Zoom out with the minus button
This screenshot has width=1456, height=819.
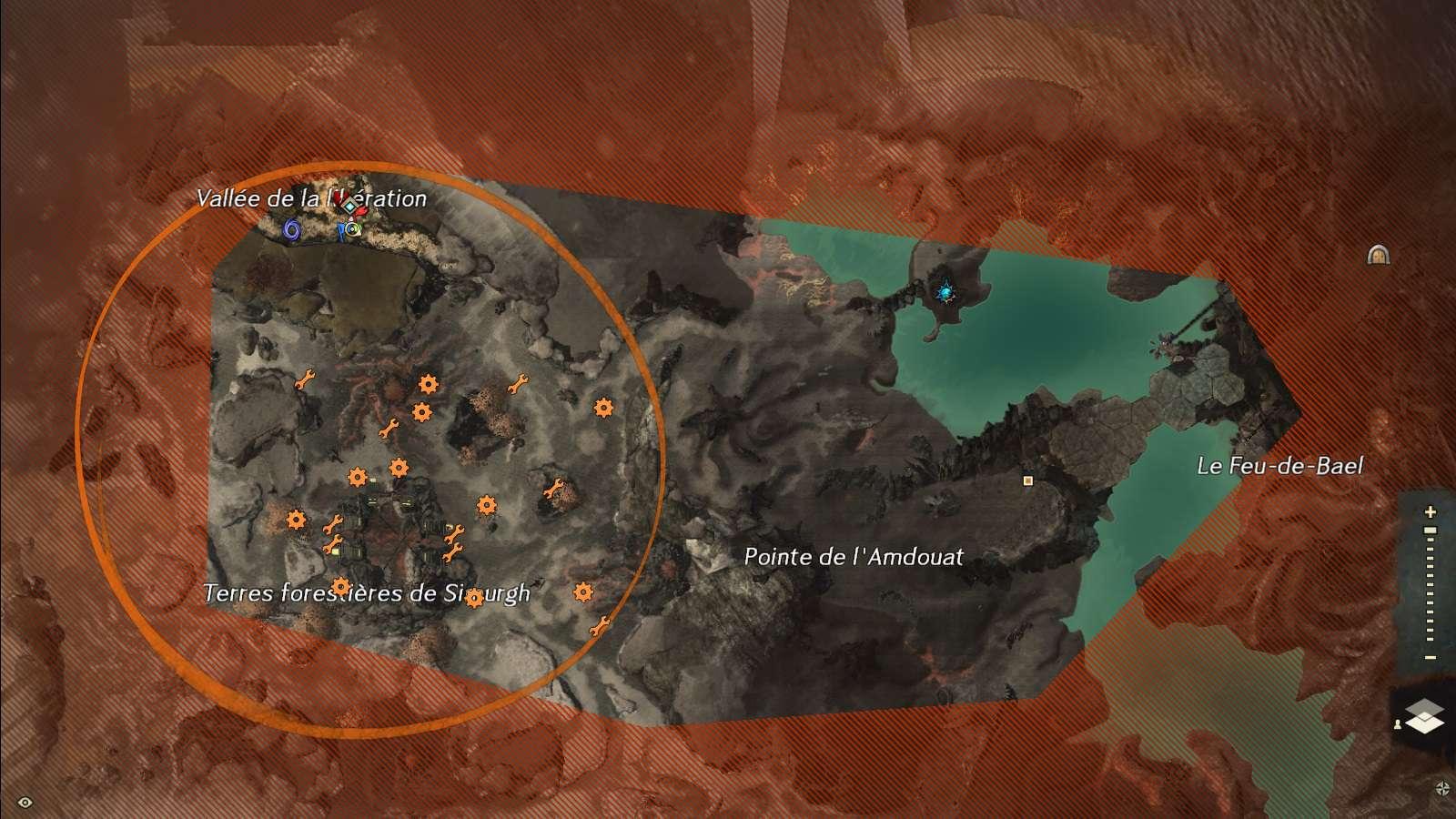(x=1430, y=657)
